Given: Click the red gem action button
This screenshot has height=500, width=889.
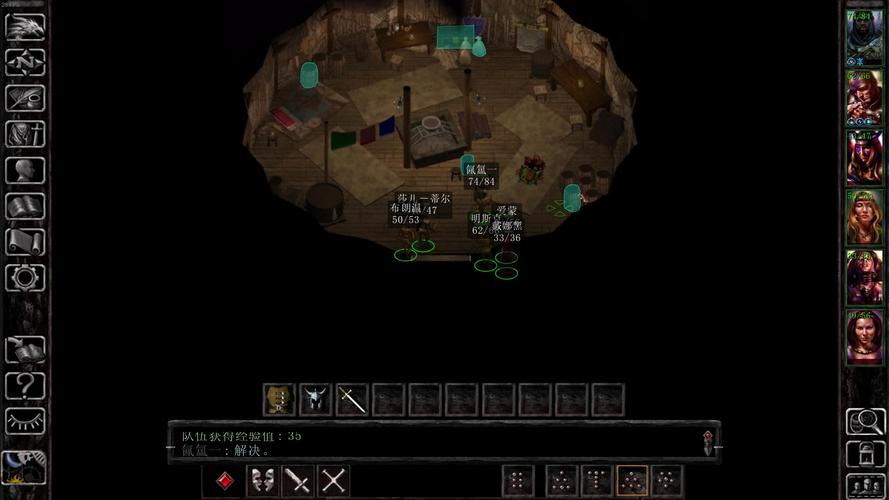Looking at the screenshot, I should (x=226, y=481).
